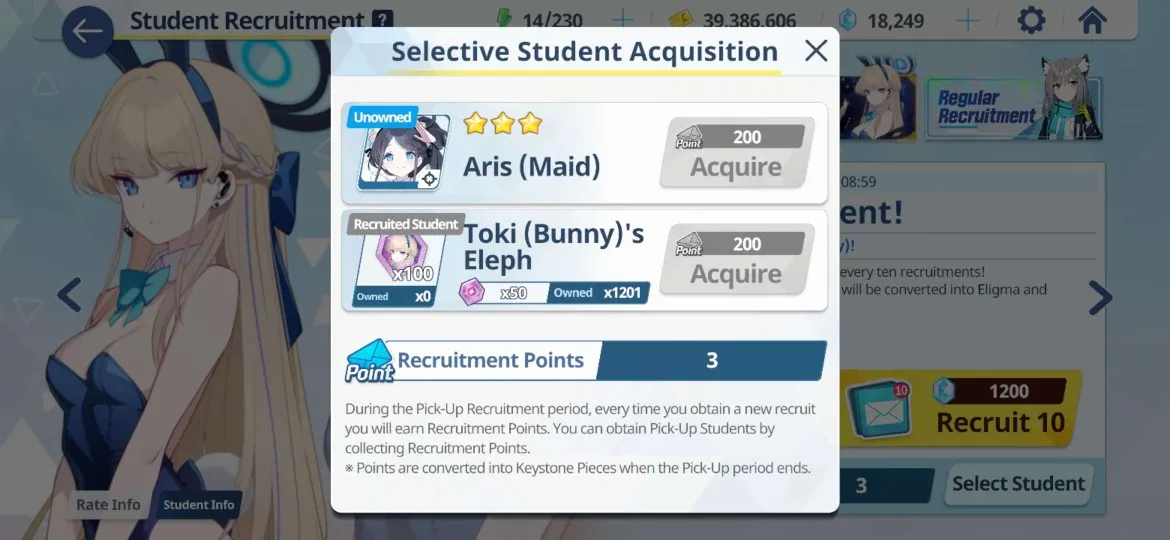The image size is (1170, 540).
Task: Open Student Info
Action: point(199,505)
